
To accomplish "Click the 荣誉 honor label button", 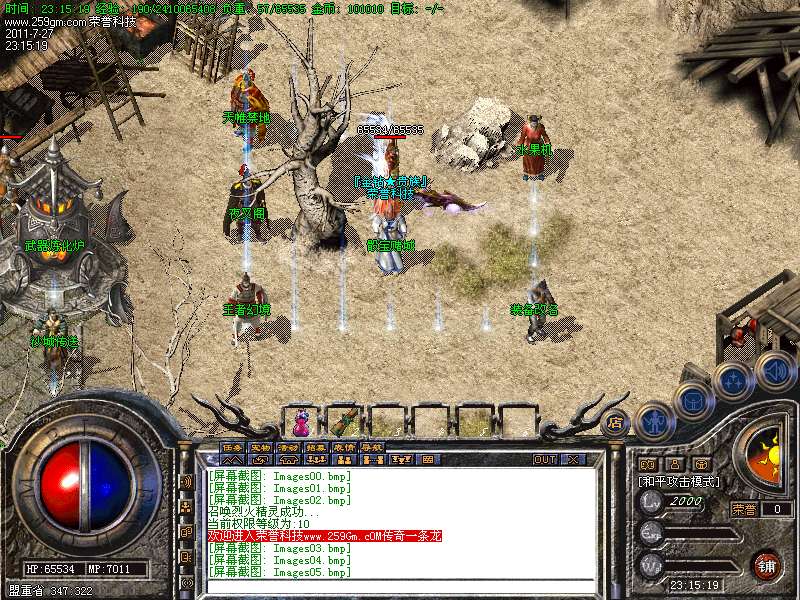I will coord(743,509).
